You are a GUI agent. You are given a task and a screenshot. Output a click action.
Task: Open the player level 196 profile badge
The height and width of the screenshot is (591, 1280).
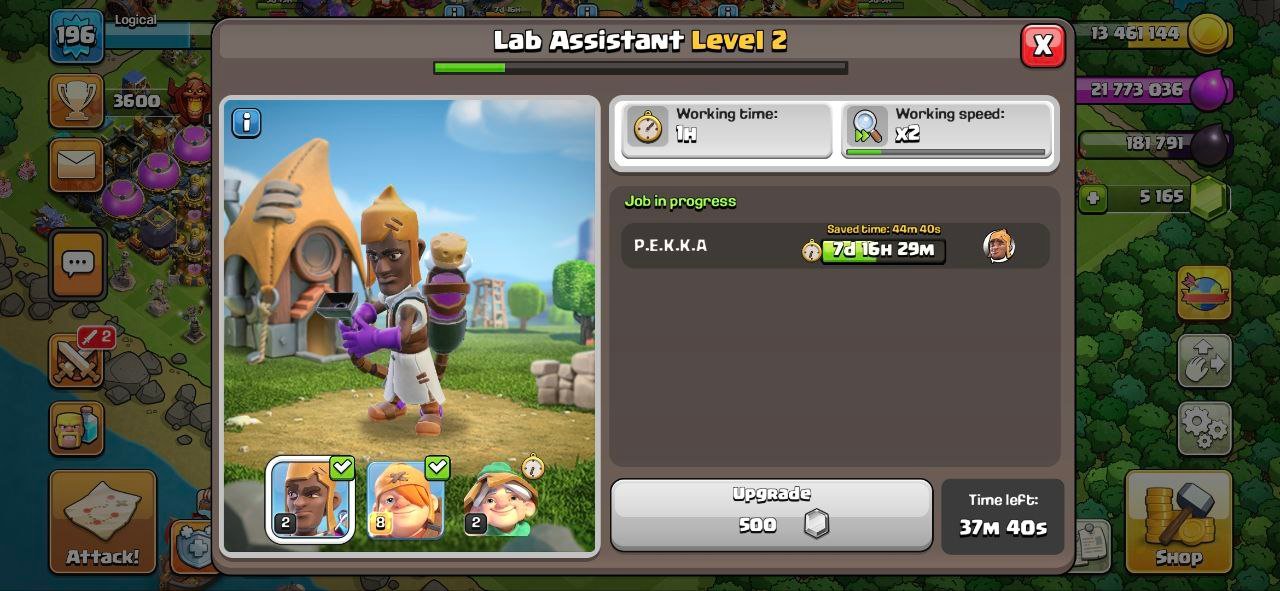point(76,37)
